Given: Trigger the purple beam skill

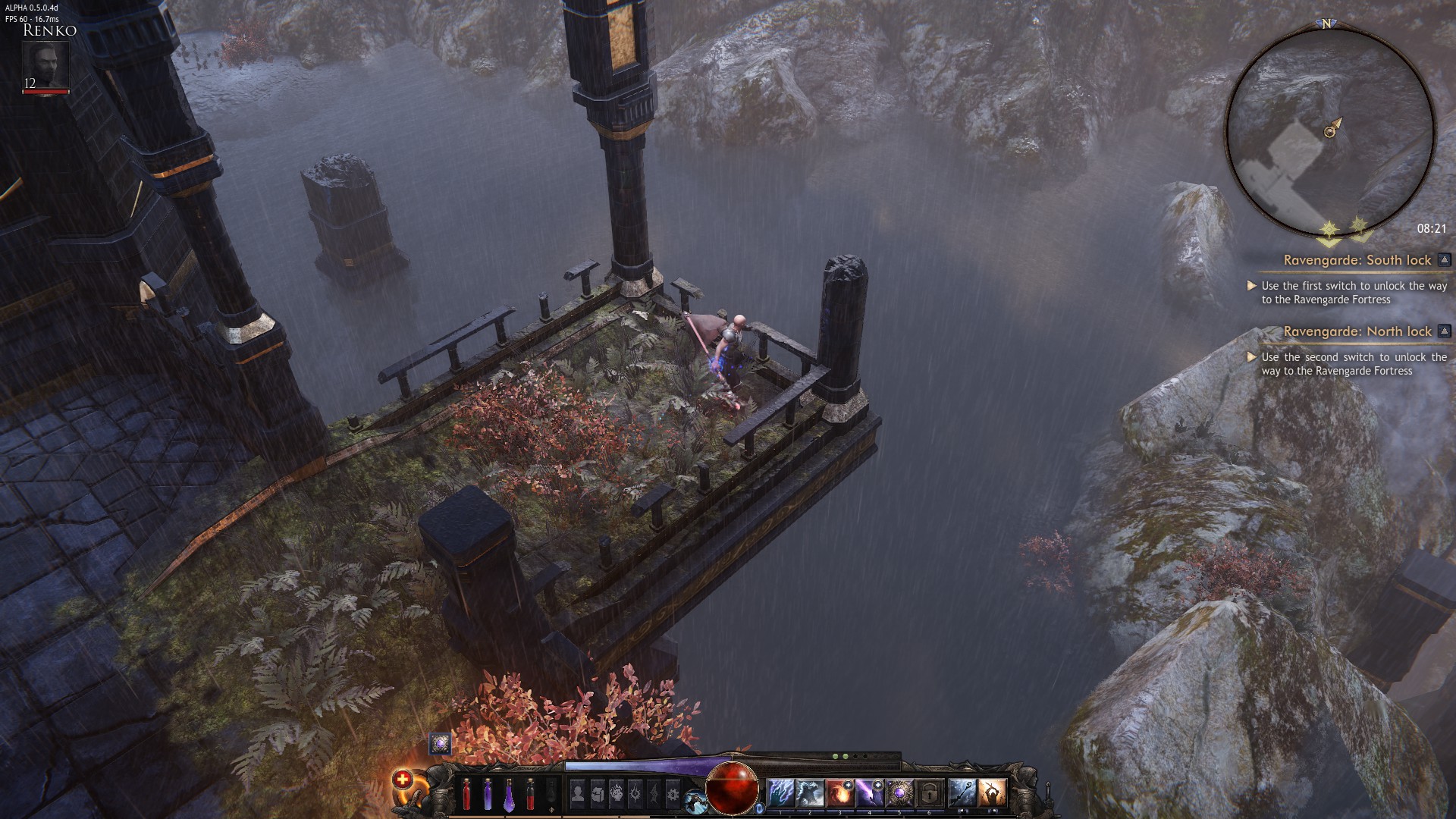Looking at the screenshot, I should click(869, 793).
